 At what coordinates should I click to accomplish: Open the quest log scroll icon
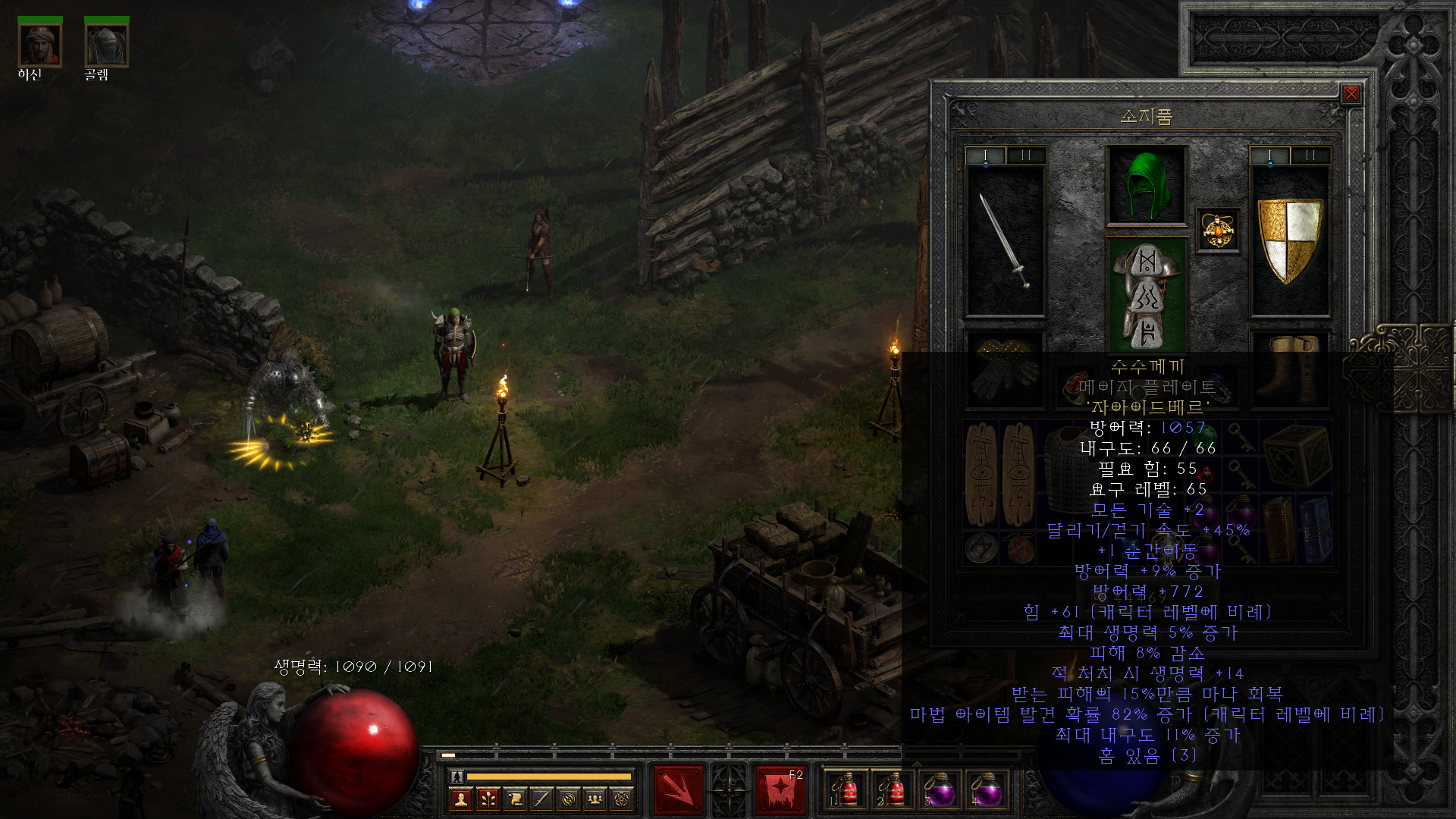(x=515, y=799)
